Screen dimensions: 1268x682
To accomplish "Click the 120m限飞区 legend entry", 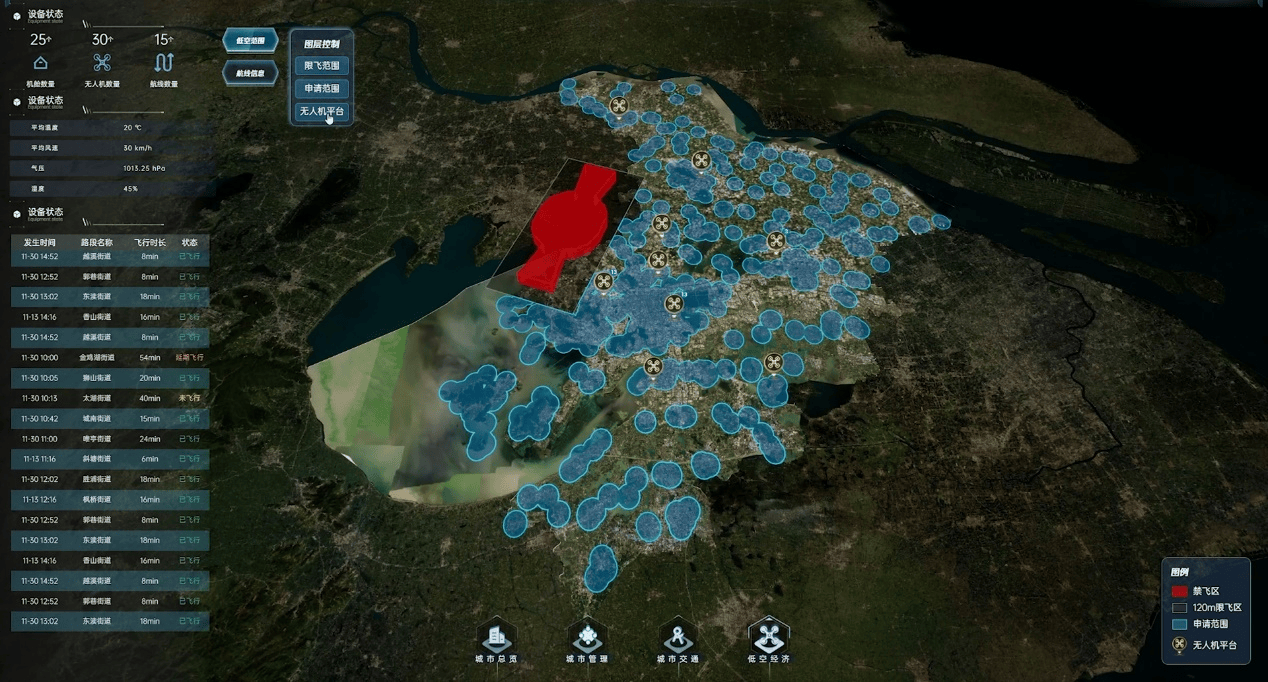I will (x=1205, y=608).
